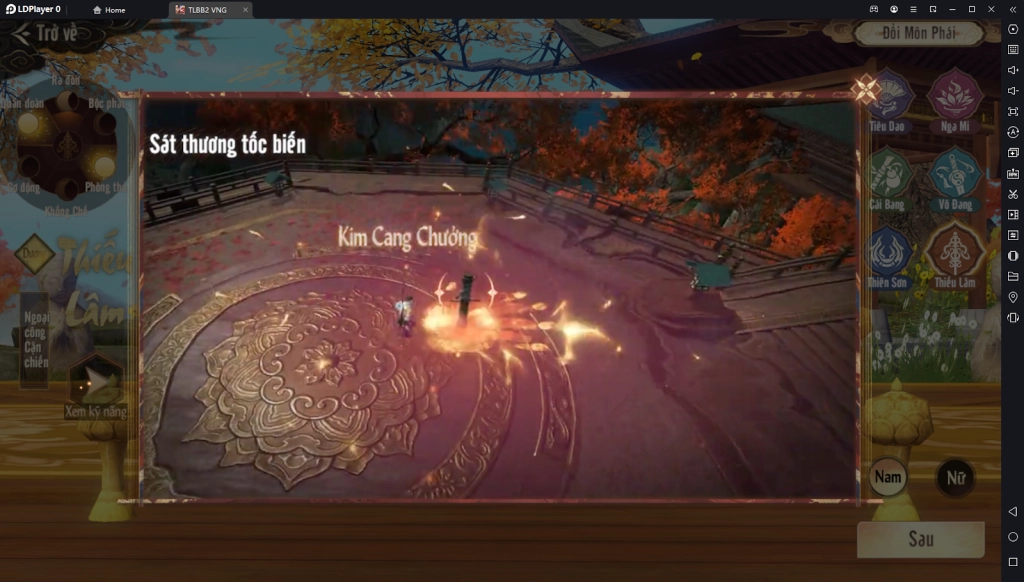1024x582 pixels.
Task: Switch to the TLBB2 VNG tab
Action: (x=207, y=9)
